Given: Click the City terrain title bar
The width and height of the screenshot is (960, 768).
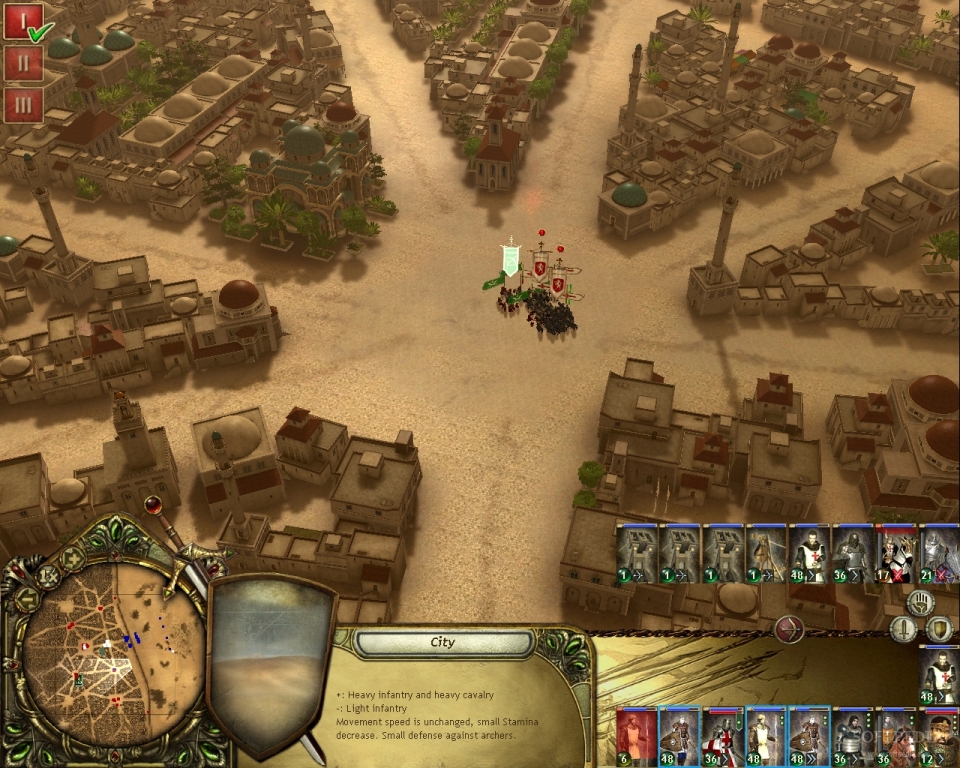Looking at the screenshot, I should pos(443,643).
